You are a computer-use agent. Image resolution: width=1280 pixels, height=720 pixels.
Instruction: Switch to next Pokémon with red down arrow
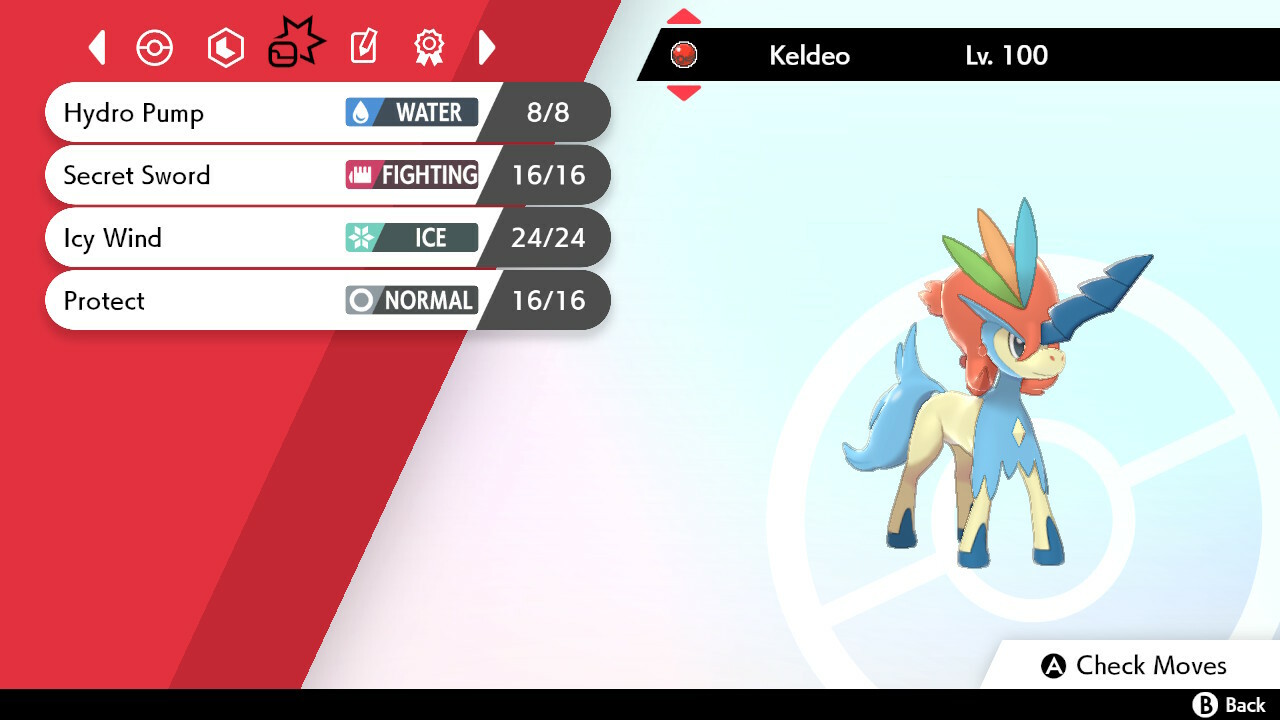(x=683, y=93)
